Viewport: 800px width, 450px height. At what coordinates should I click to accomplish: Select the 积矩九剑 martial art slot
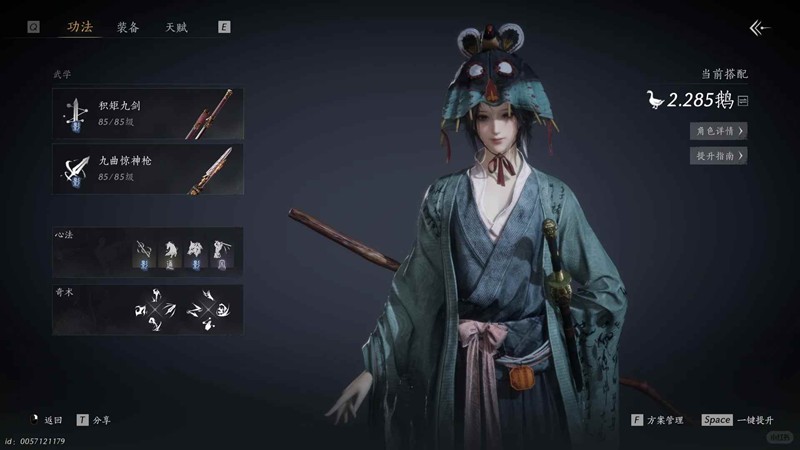[148, 112]
